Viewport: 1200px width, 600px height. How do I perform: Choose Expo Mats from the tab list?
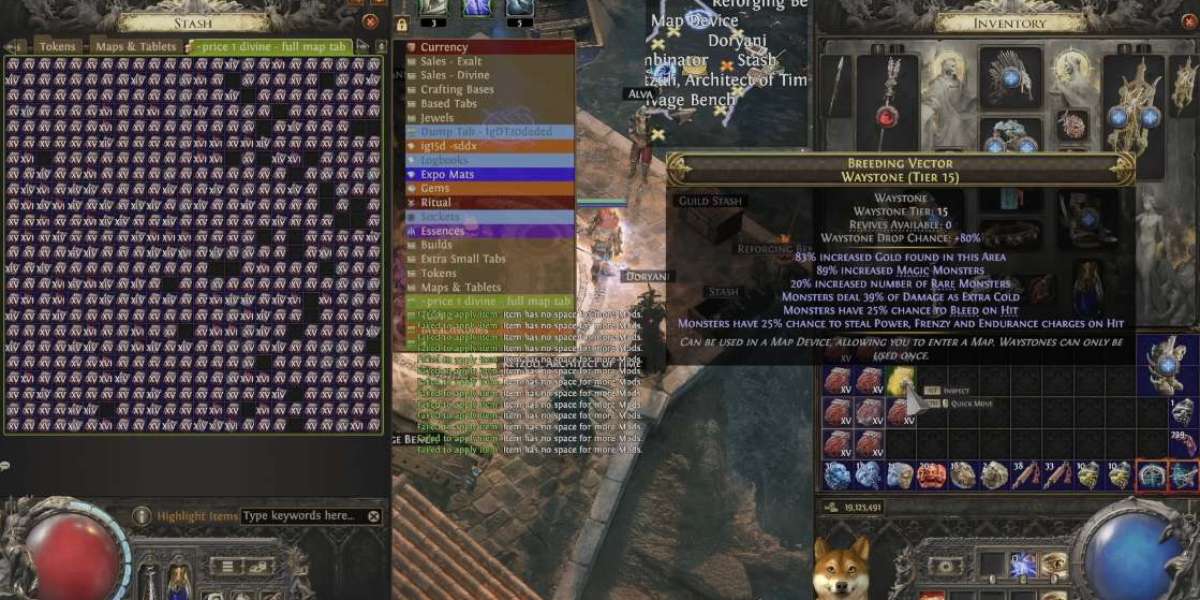tap(447, 174)
